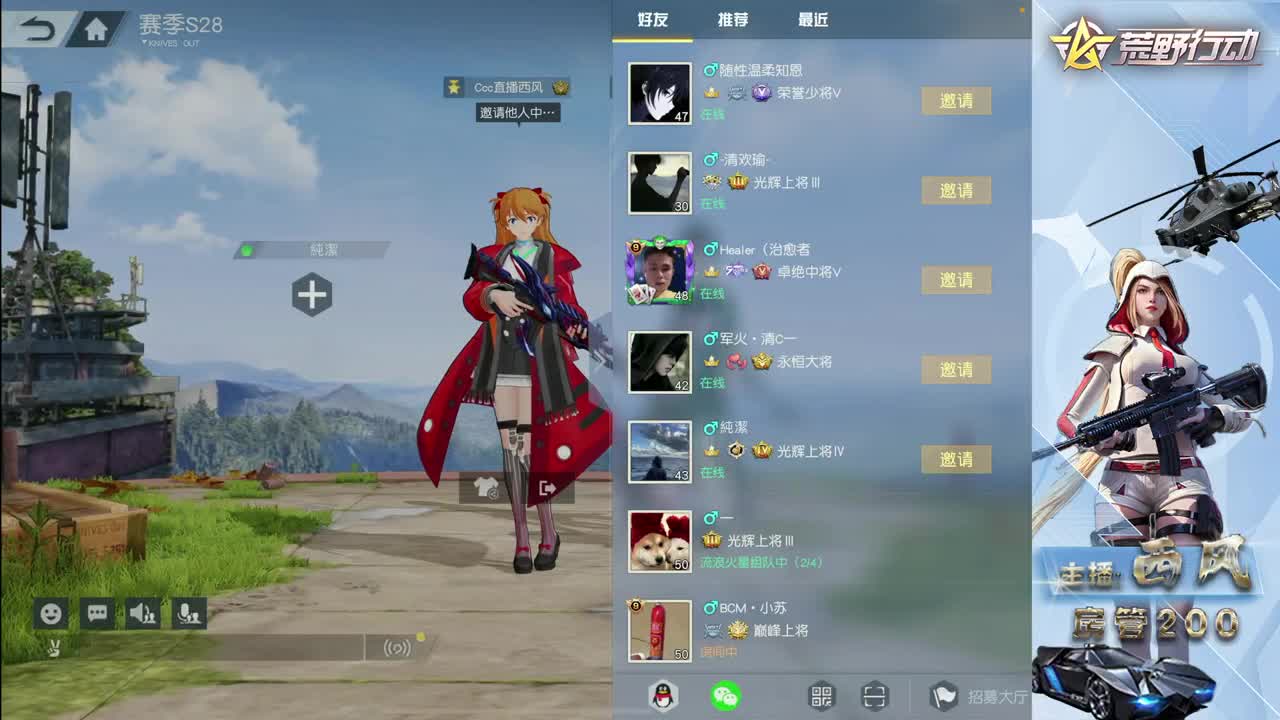Switch to the 最近 tab

[x=814, y=20]
